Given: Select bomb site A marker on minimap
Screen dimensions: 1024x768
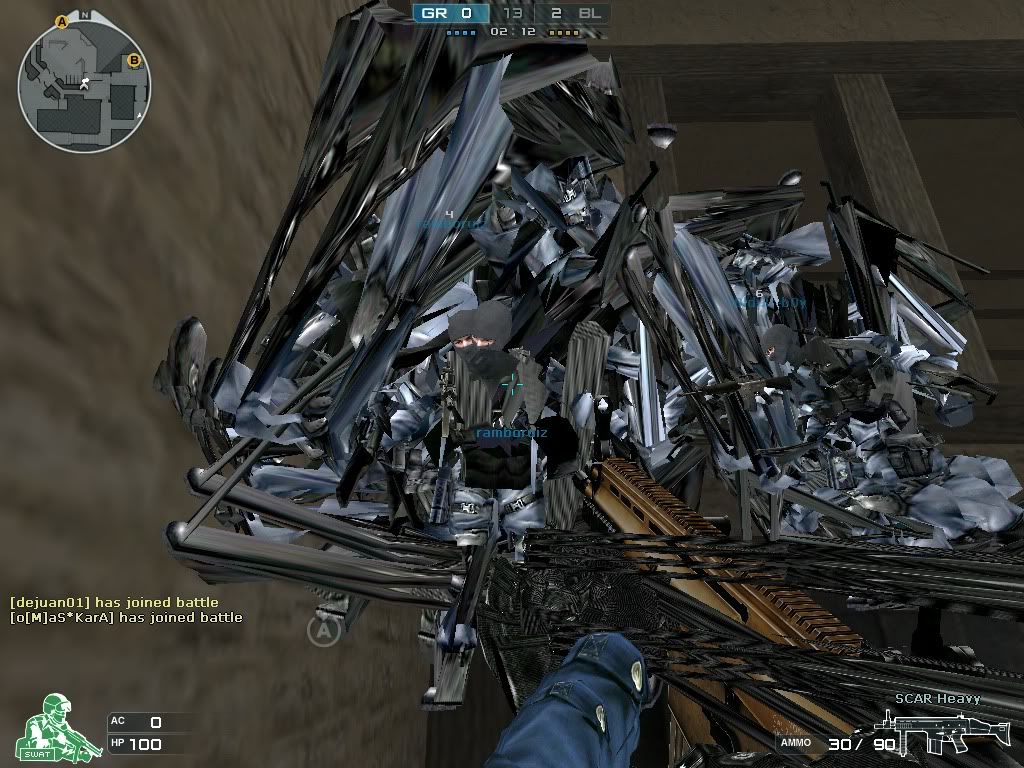Looking at the screenshot, I should (x=62, y=20).
